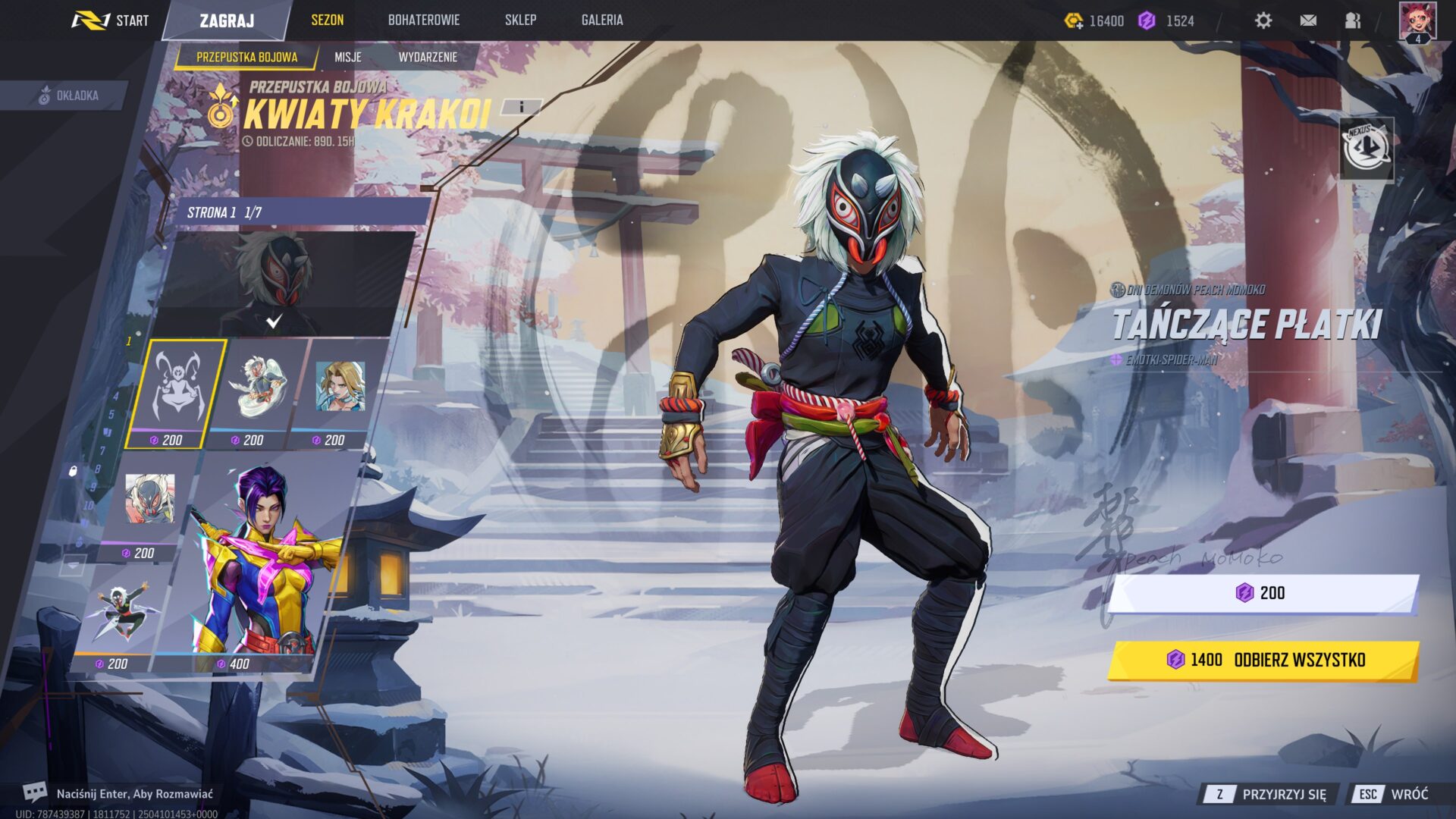The height and width of the screenshot is (819, 1456).
Task: Open the Bohaterowie tab
Action: (423, 20)
